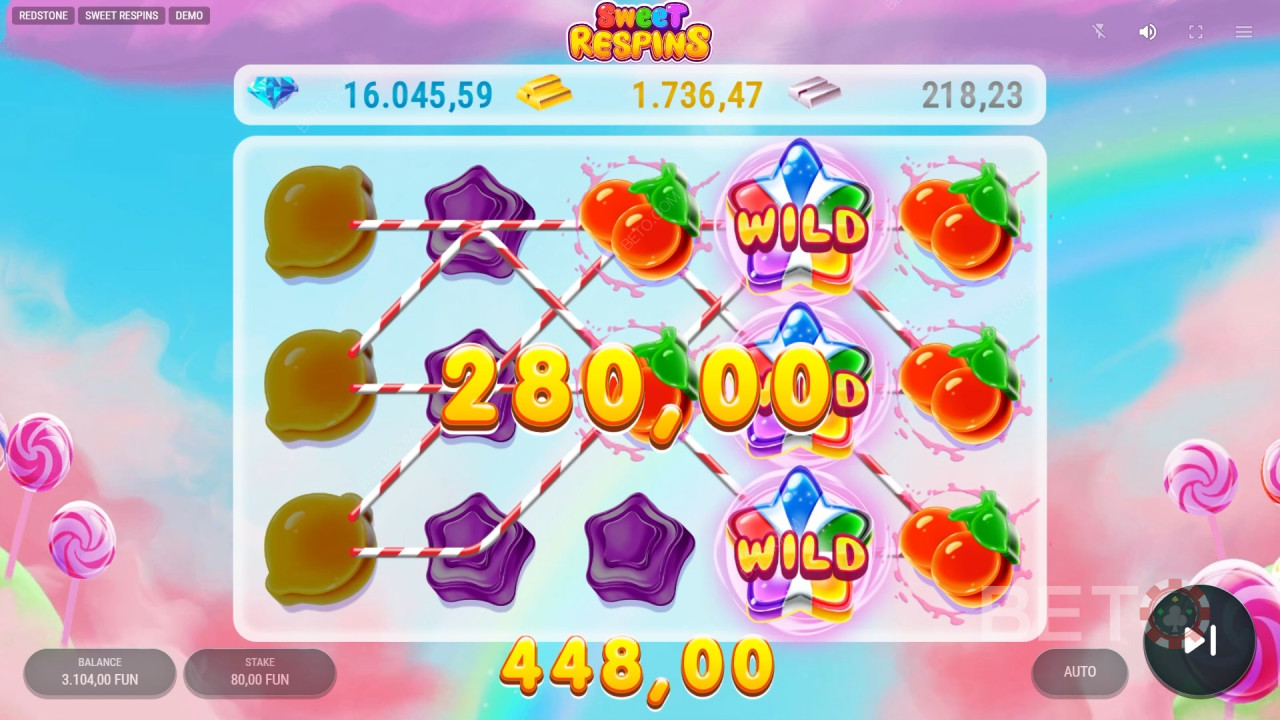Toggle fullscreen view

[1195, 31]
